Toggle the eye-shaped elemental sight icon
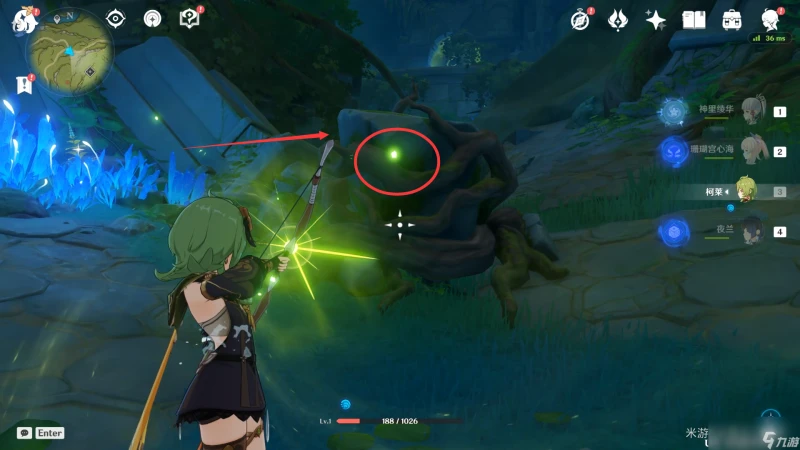 (116, 19)
